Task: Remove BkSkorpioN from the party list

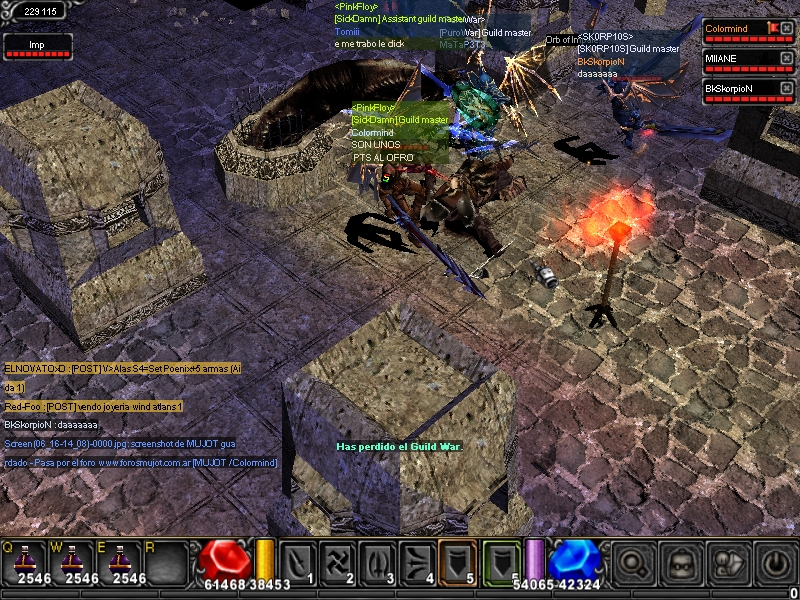Action: (x=786, y=89)
